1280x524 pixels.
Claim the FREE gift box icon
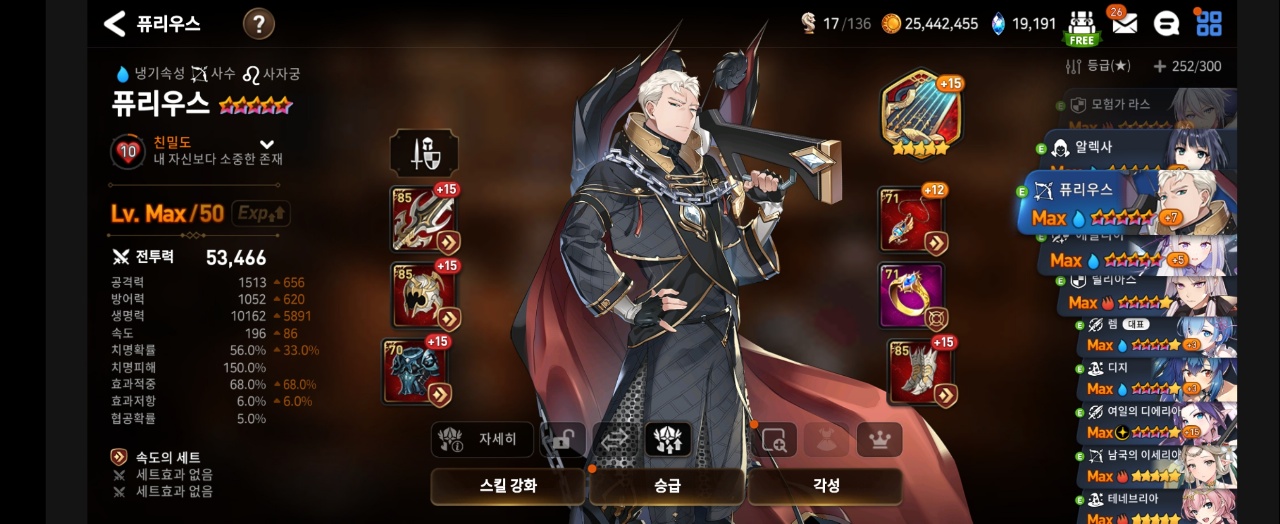pyautogui.click(x=1081, y=26)
